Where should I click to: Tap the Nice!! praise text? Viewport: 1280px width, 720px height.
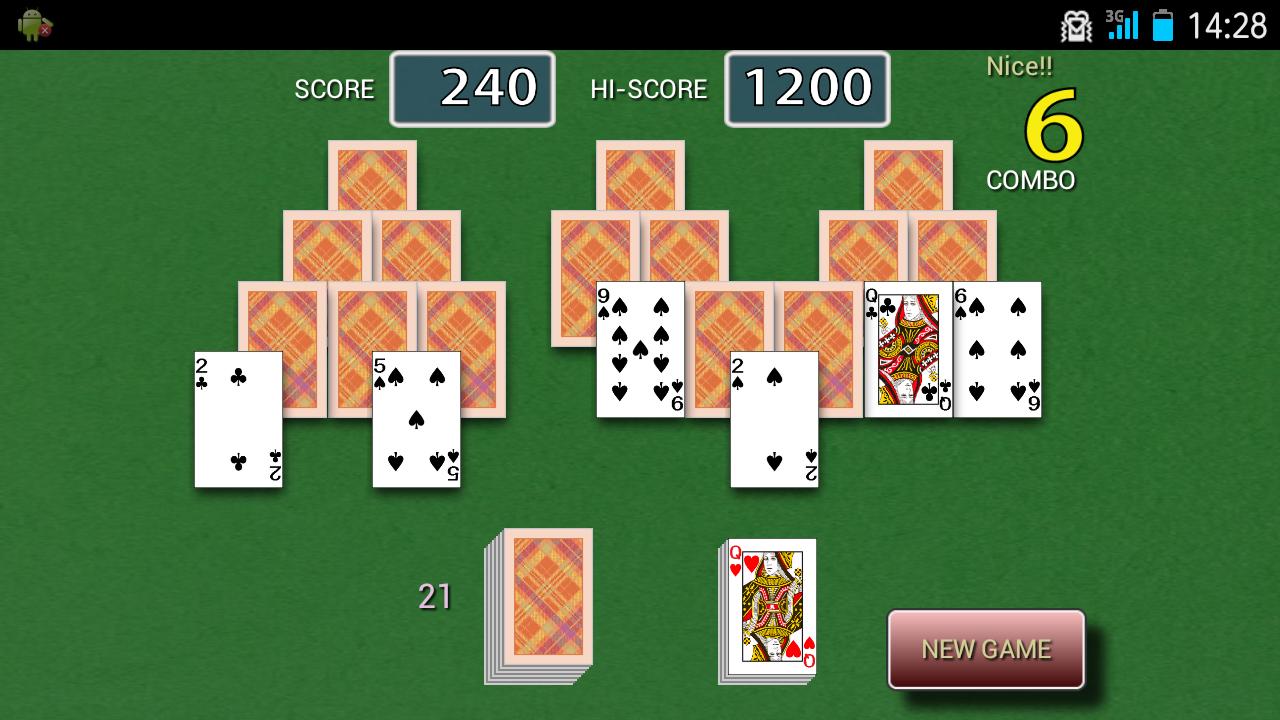click(1020, 66)
